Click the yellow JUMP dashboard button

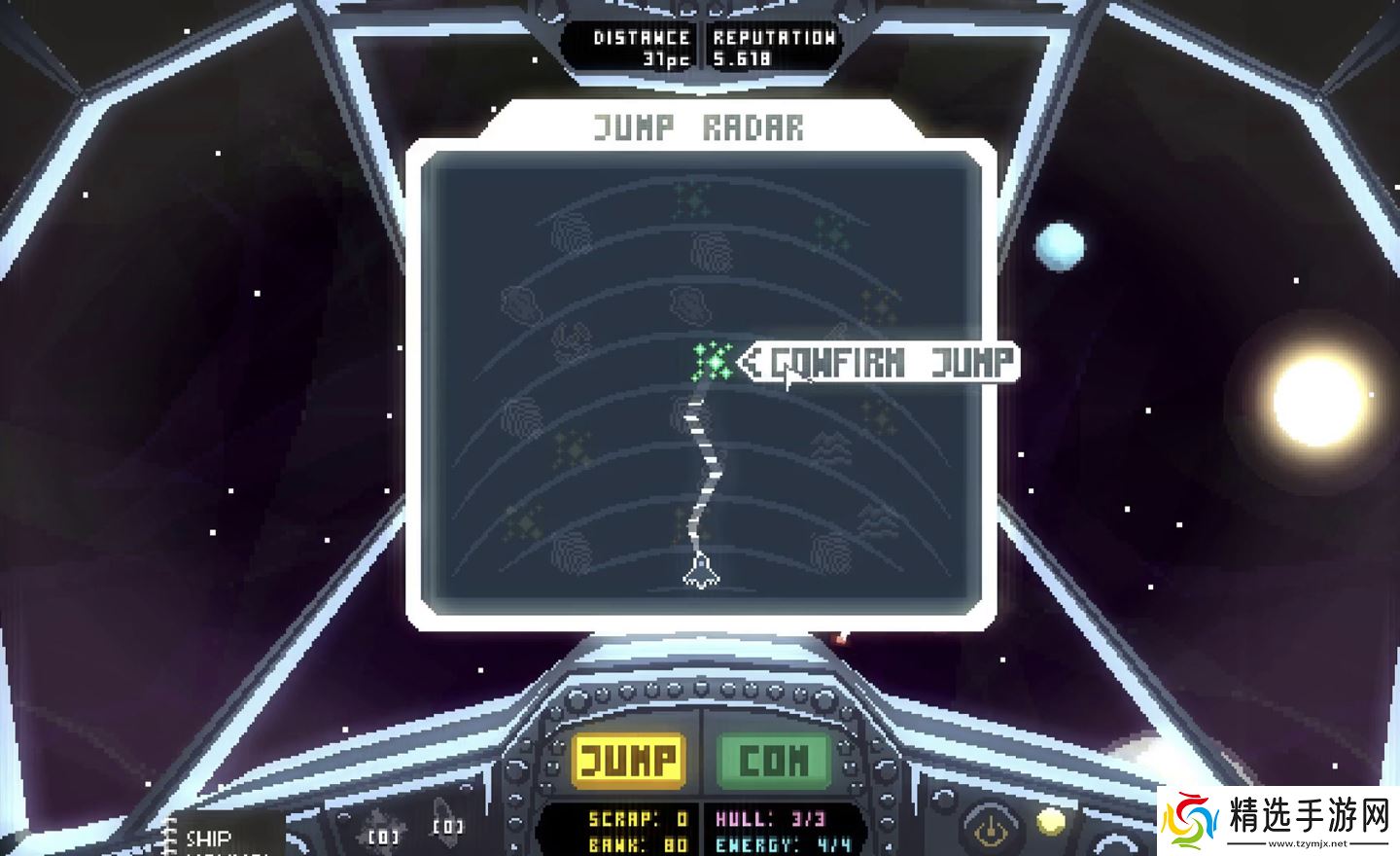(x=628, y=760)
